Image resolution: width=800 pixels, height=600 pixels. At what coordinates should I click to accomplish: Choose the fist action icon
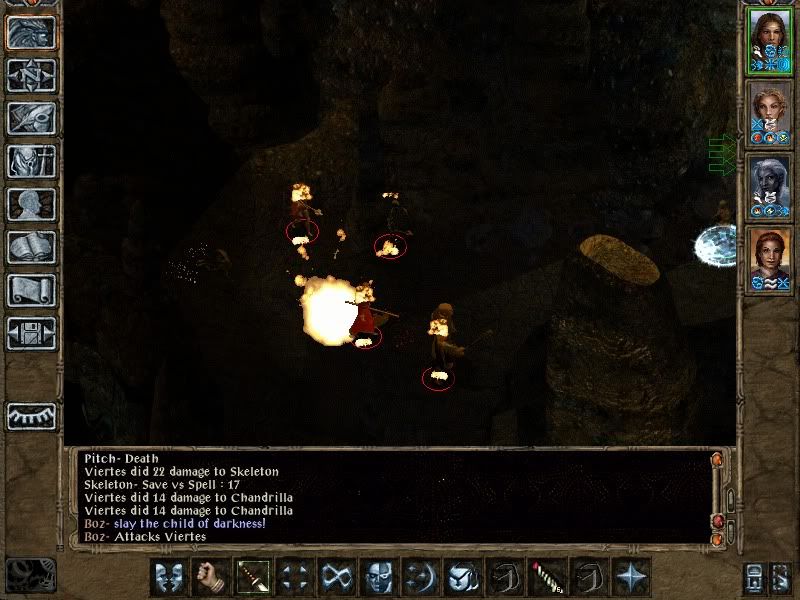pos(209,577)
